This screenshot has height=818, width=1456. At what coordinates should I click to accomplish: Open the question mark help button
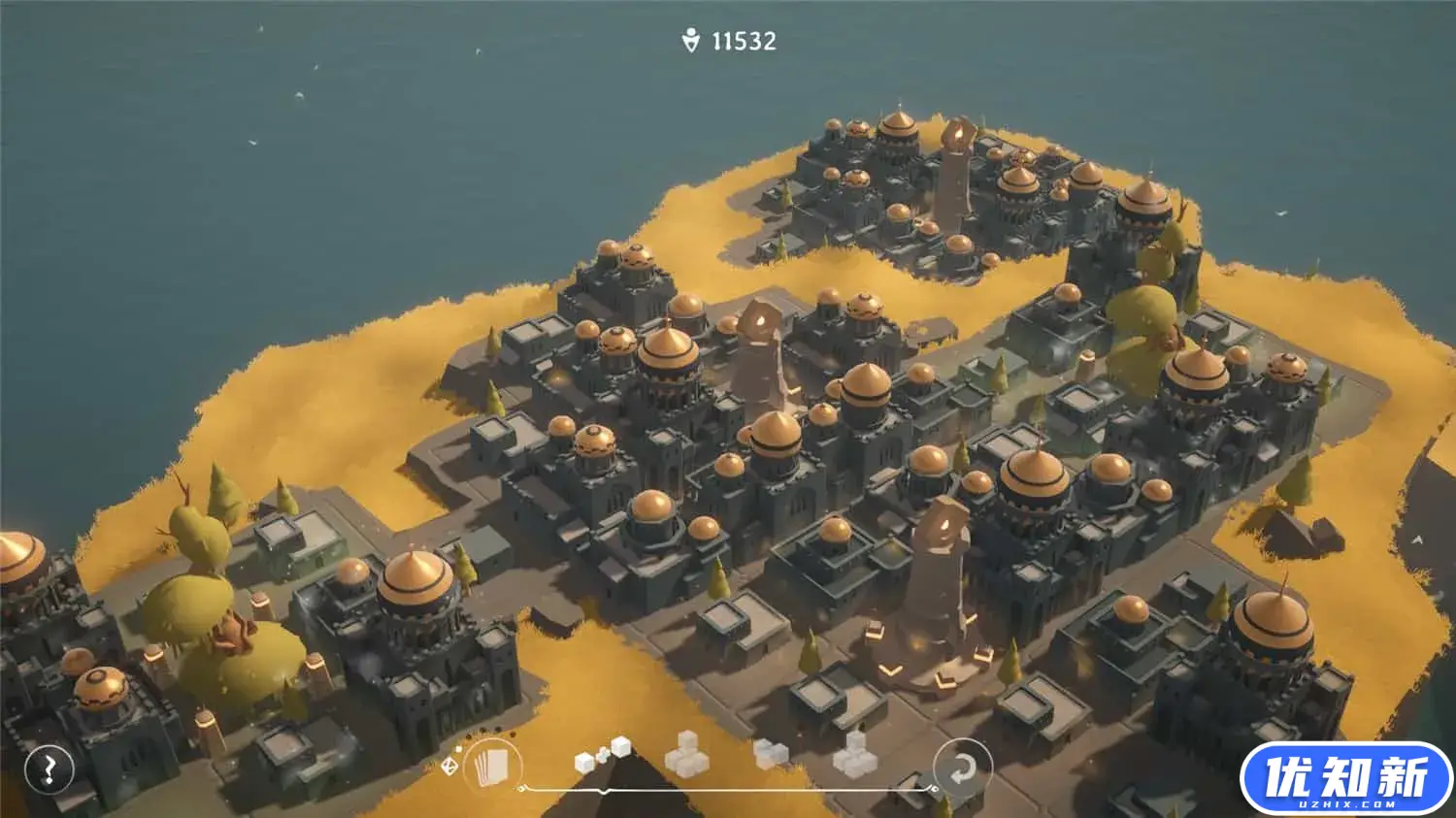(x=49, y=769)
